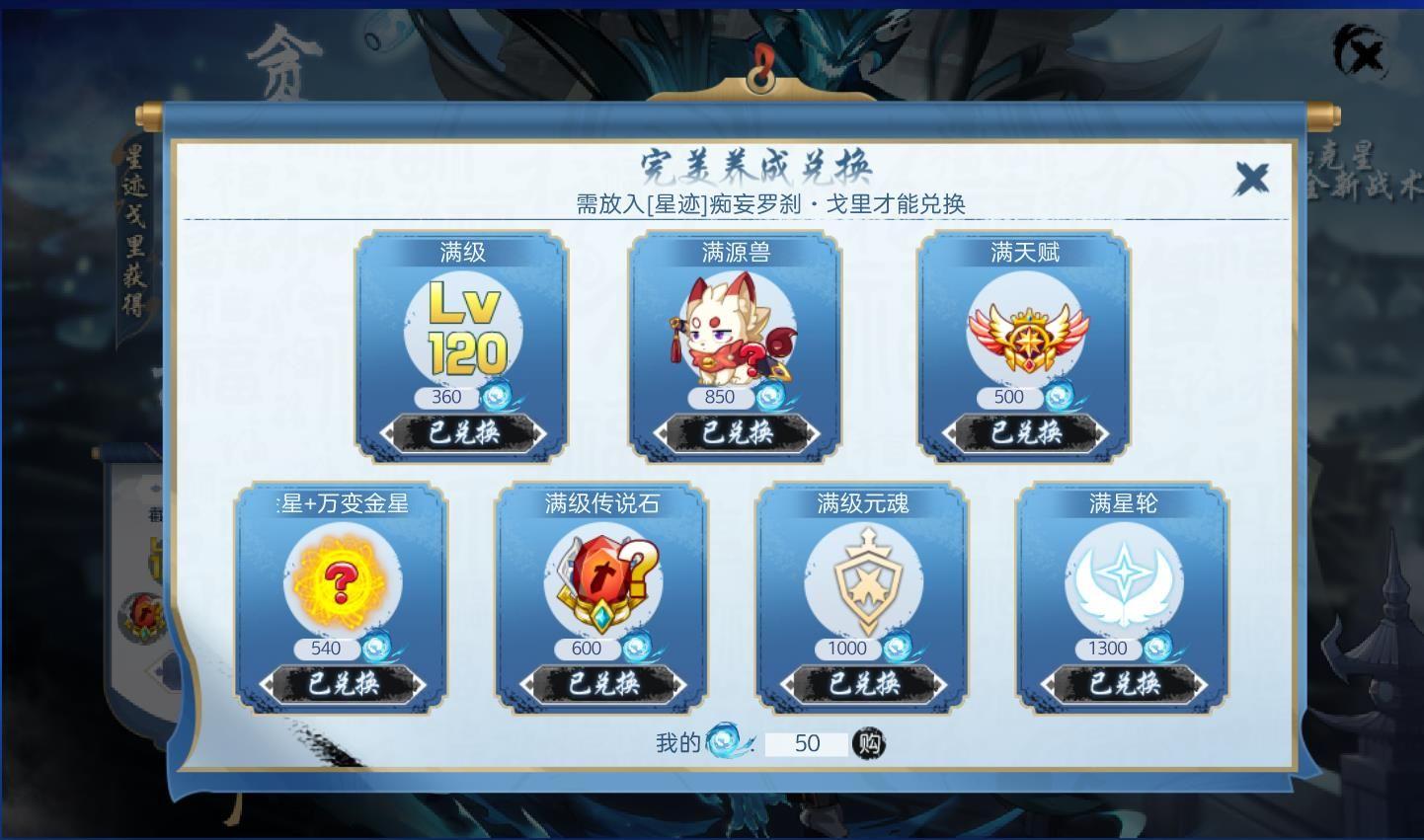Select the glowing question mark star icon
The image size is (1424, 840).
click(341, 582)
